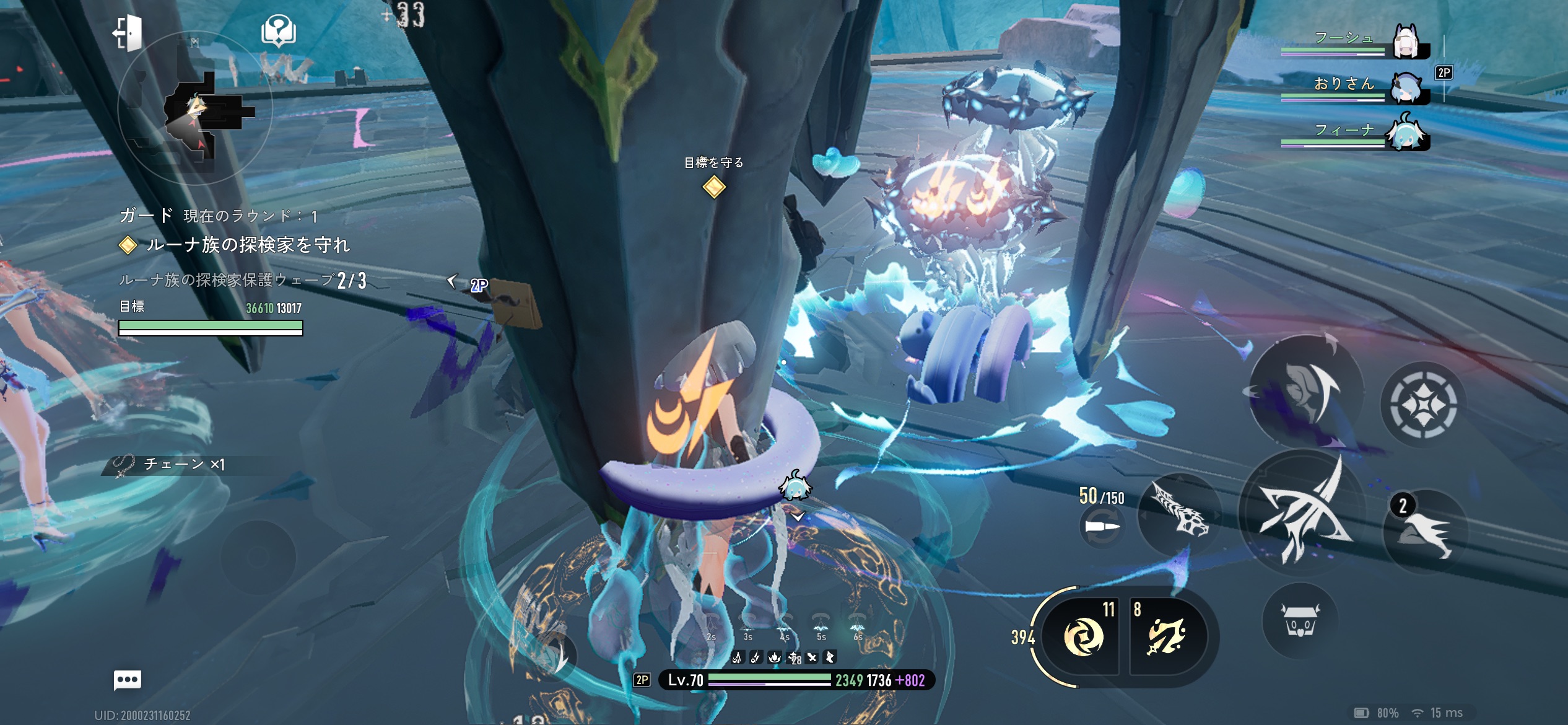1568x725 pixels.
Task: Open the circular minimap
Action: click(195, 110)
